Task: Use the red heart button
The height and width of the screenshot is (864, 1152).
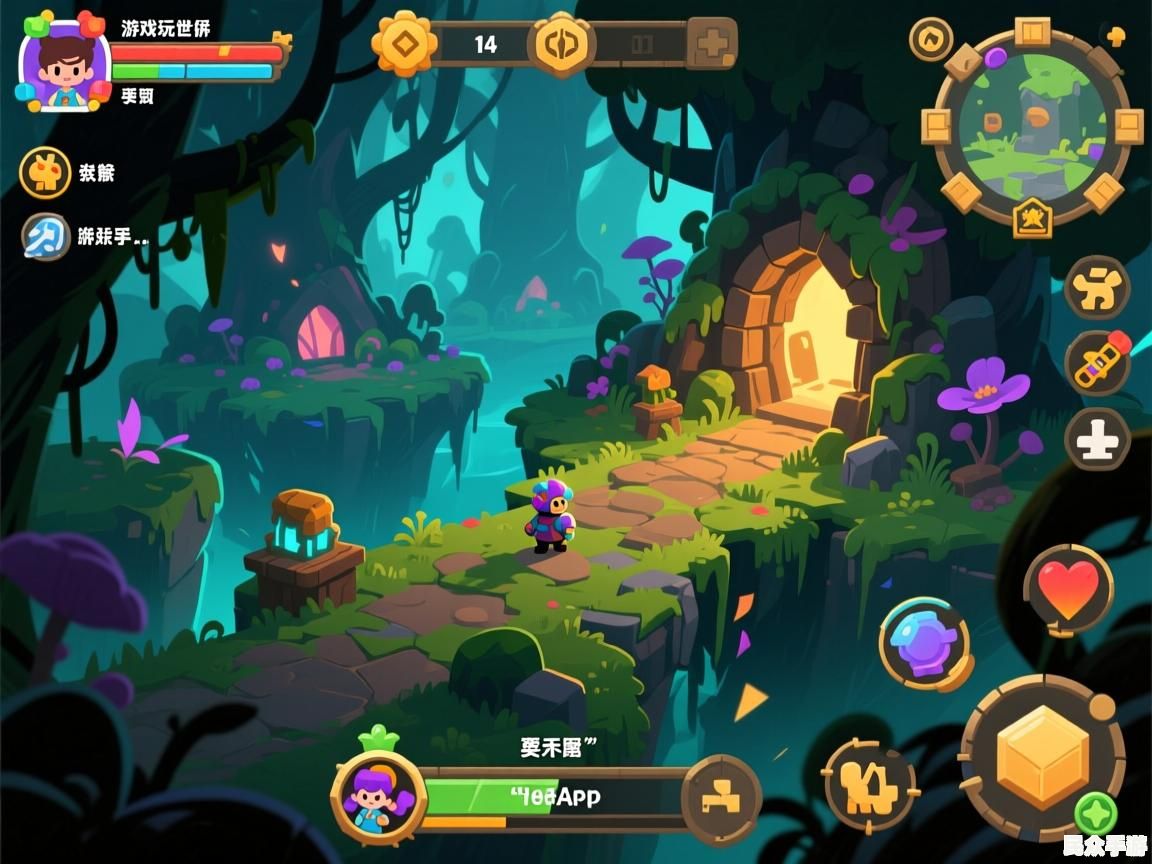Action: pyautogui.click(x=1068, y=588)
